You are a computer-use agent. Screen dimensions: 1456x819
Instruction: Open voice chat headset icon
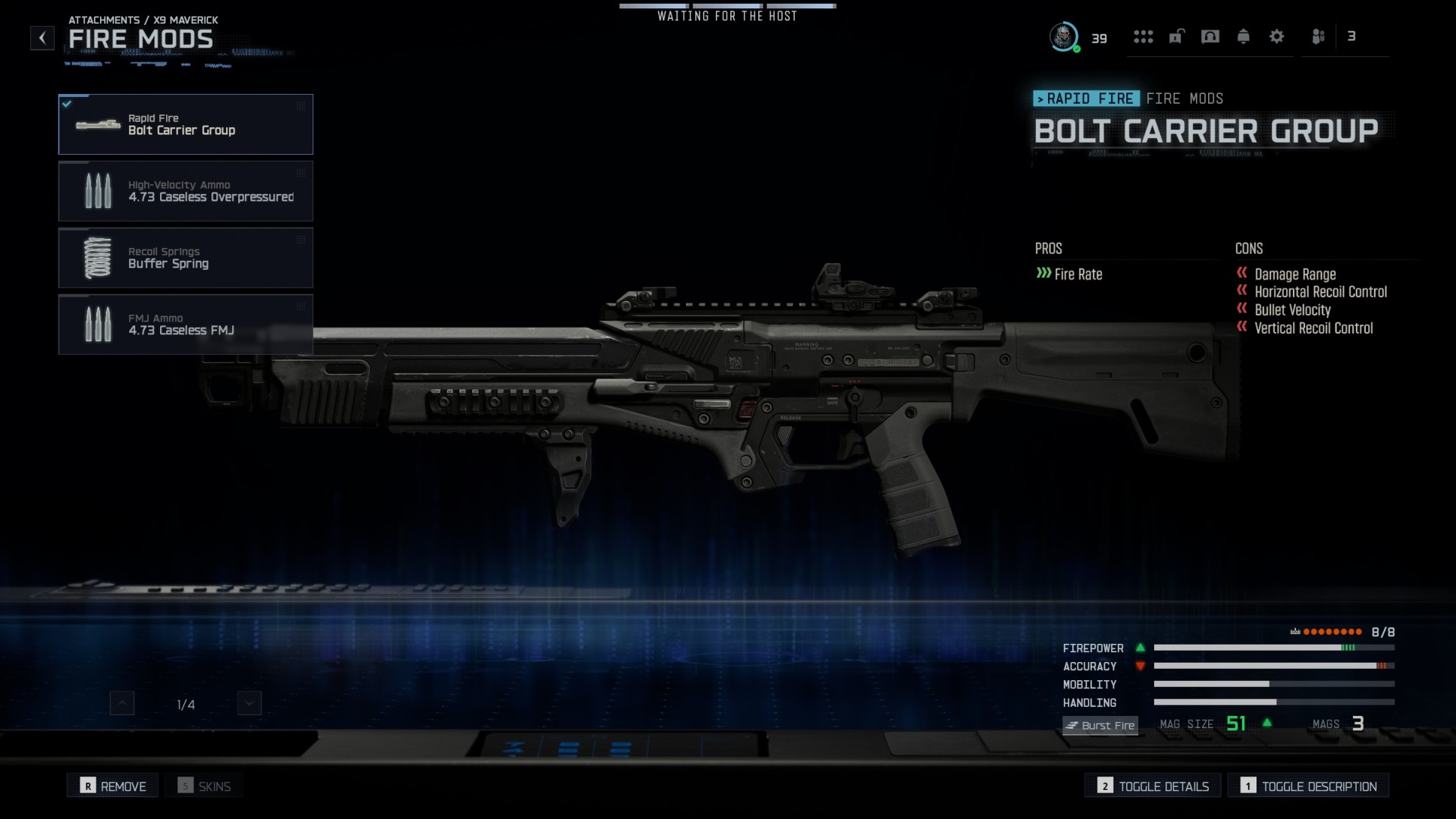coord(1210,36)
